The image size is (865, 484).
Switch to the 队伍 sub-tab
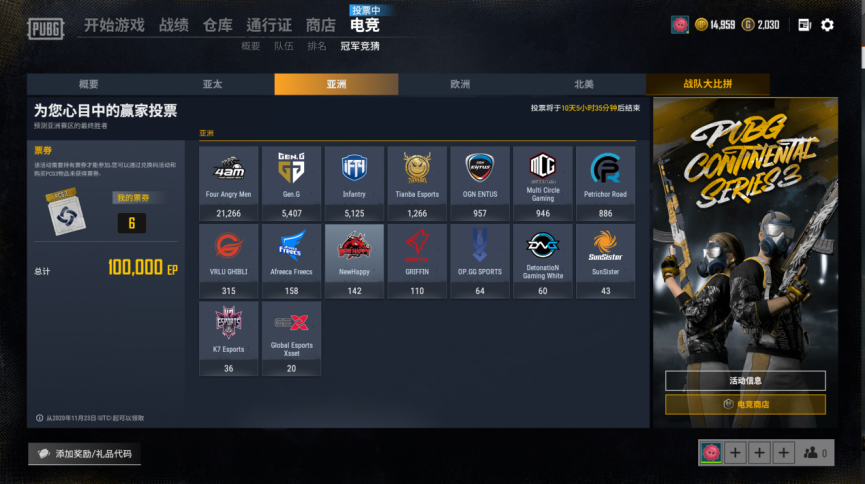pos(283,46)
